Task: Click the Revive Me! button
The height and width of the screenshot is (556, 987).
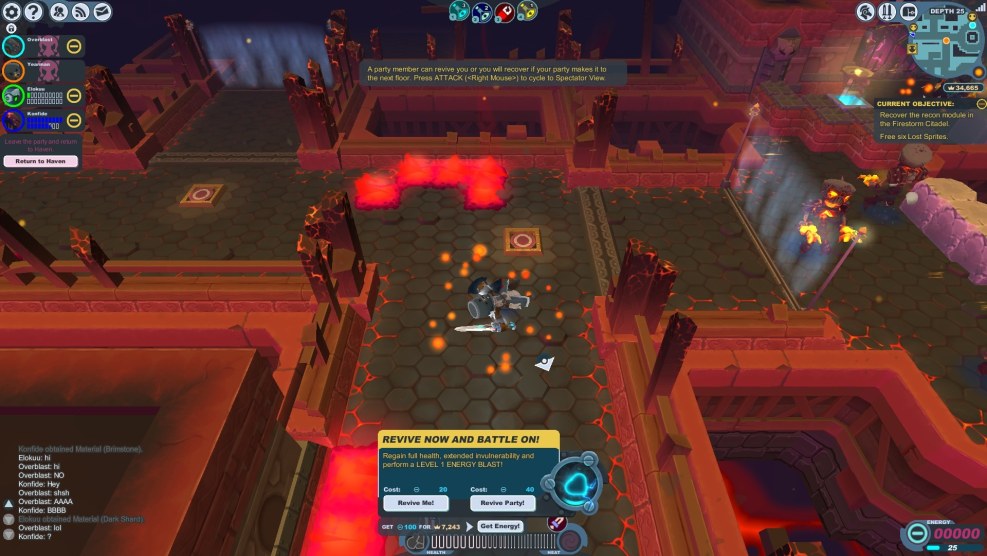Action: coord(415,503)
